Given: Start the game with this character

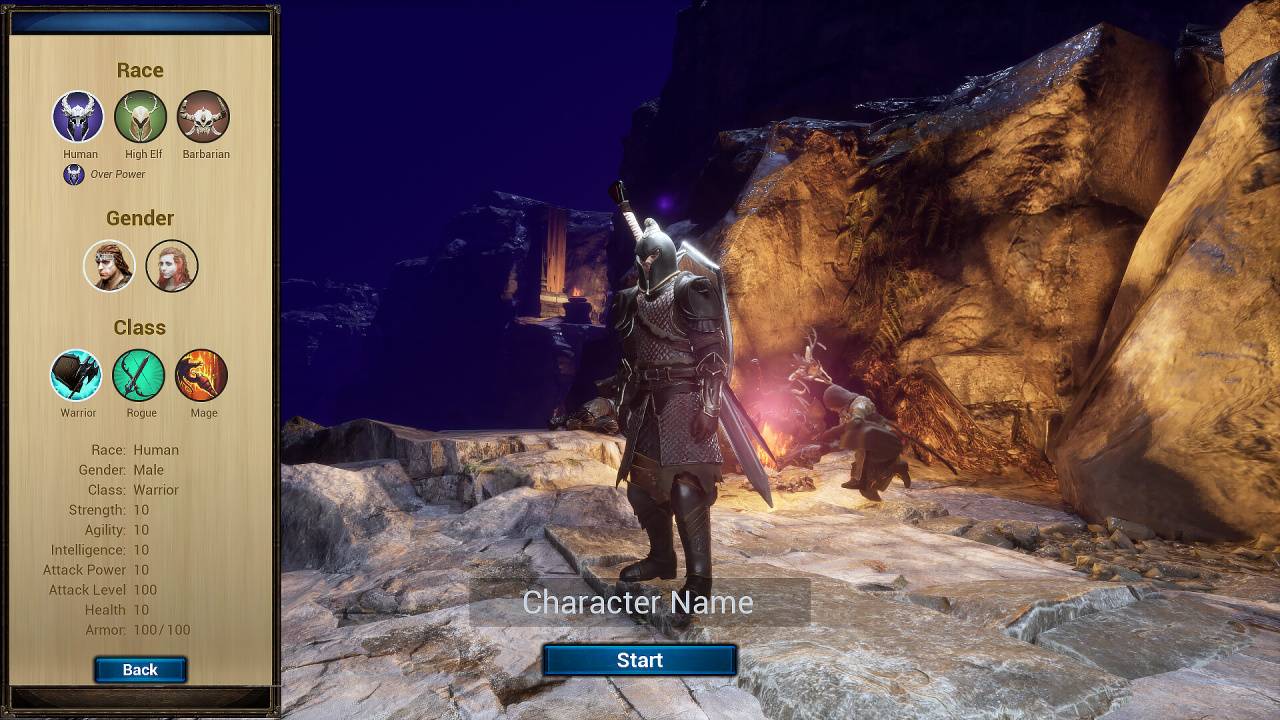Looking at the screenshot, I should coord(640,660).
